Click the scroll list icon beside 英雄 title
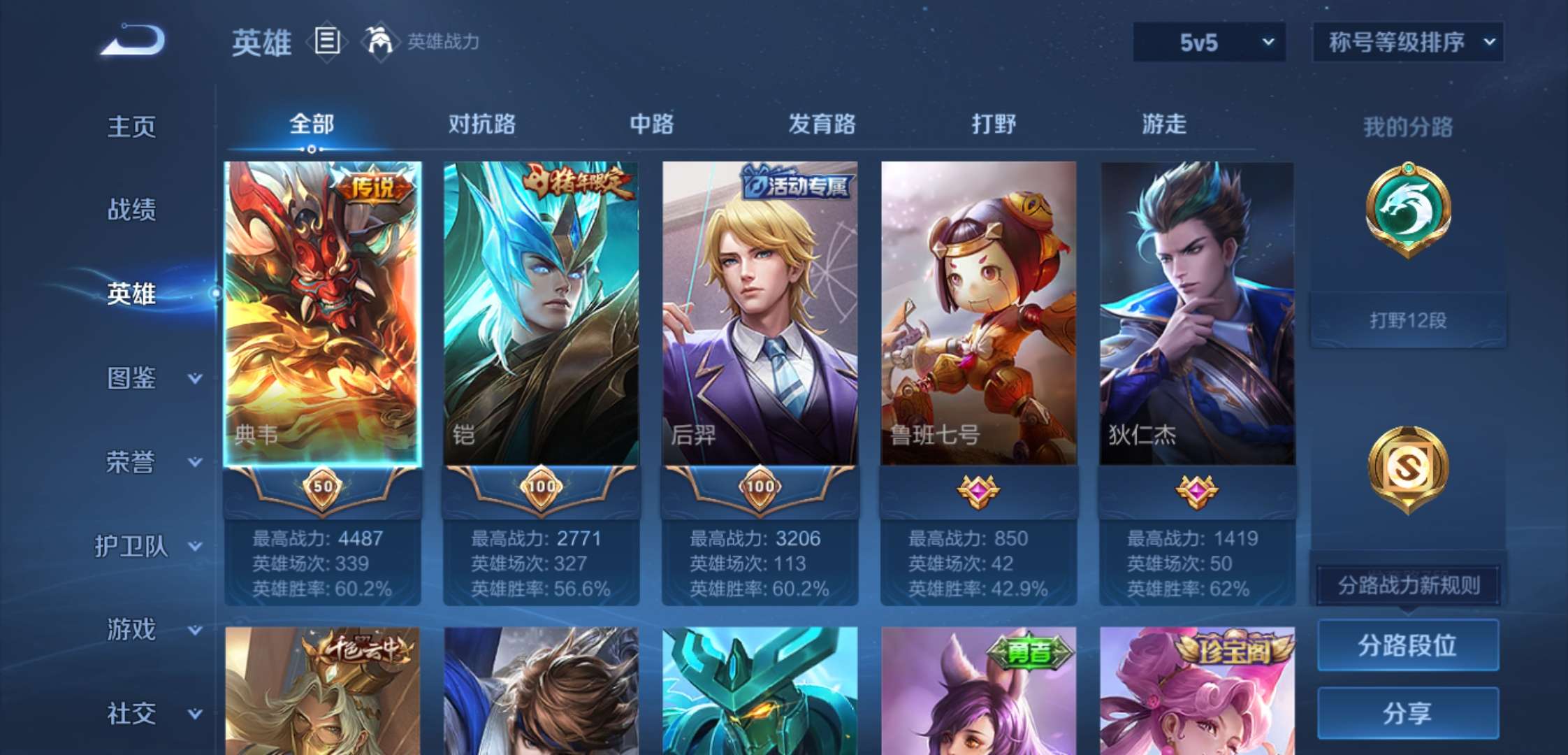The width and height of the screenshot is (1568, 755). click(x=326, y=42)
